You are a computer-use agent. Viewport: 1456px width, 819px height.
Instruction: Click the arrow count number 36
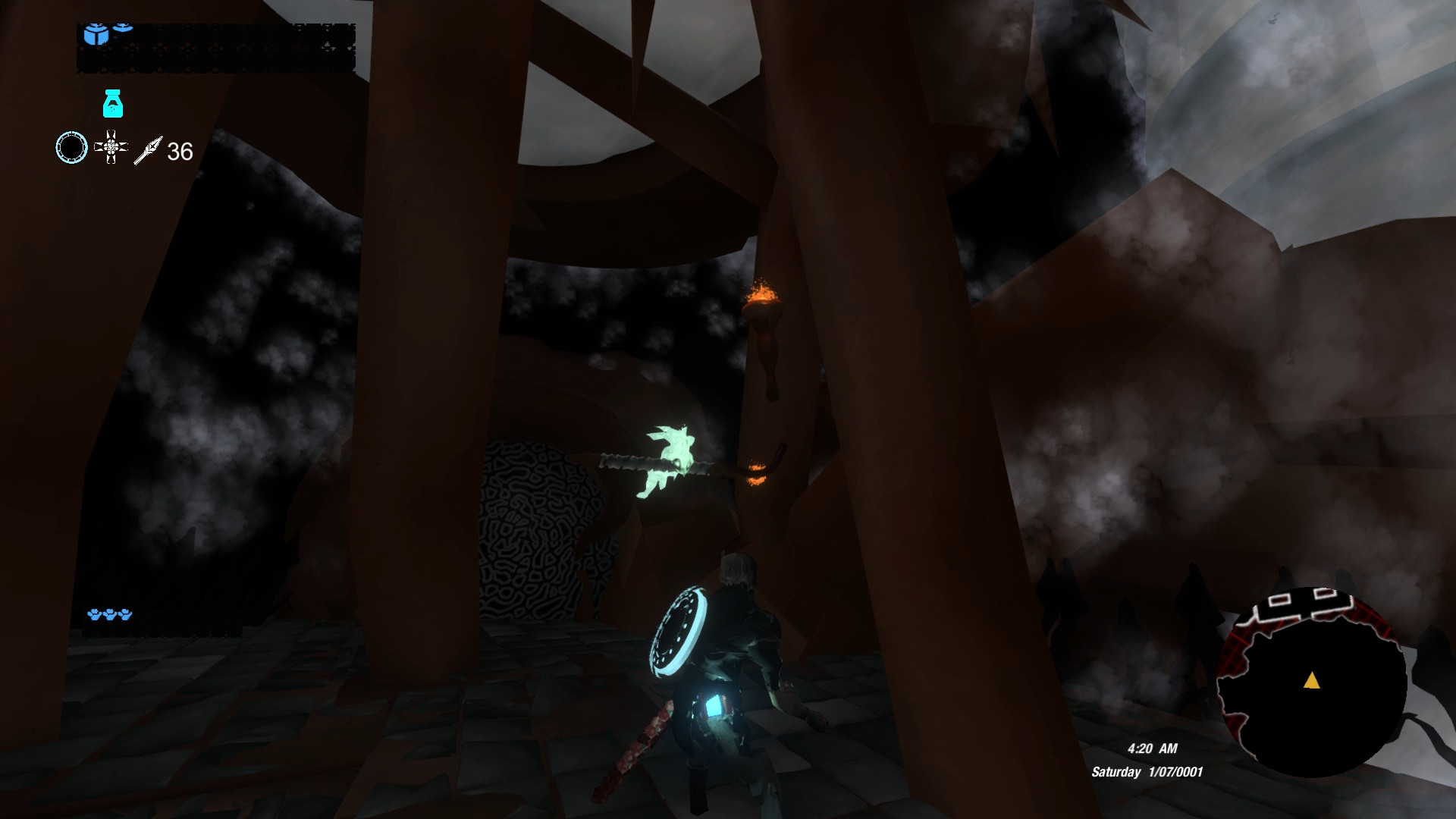(x=180, y=150)
